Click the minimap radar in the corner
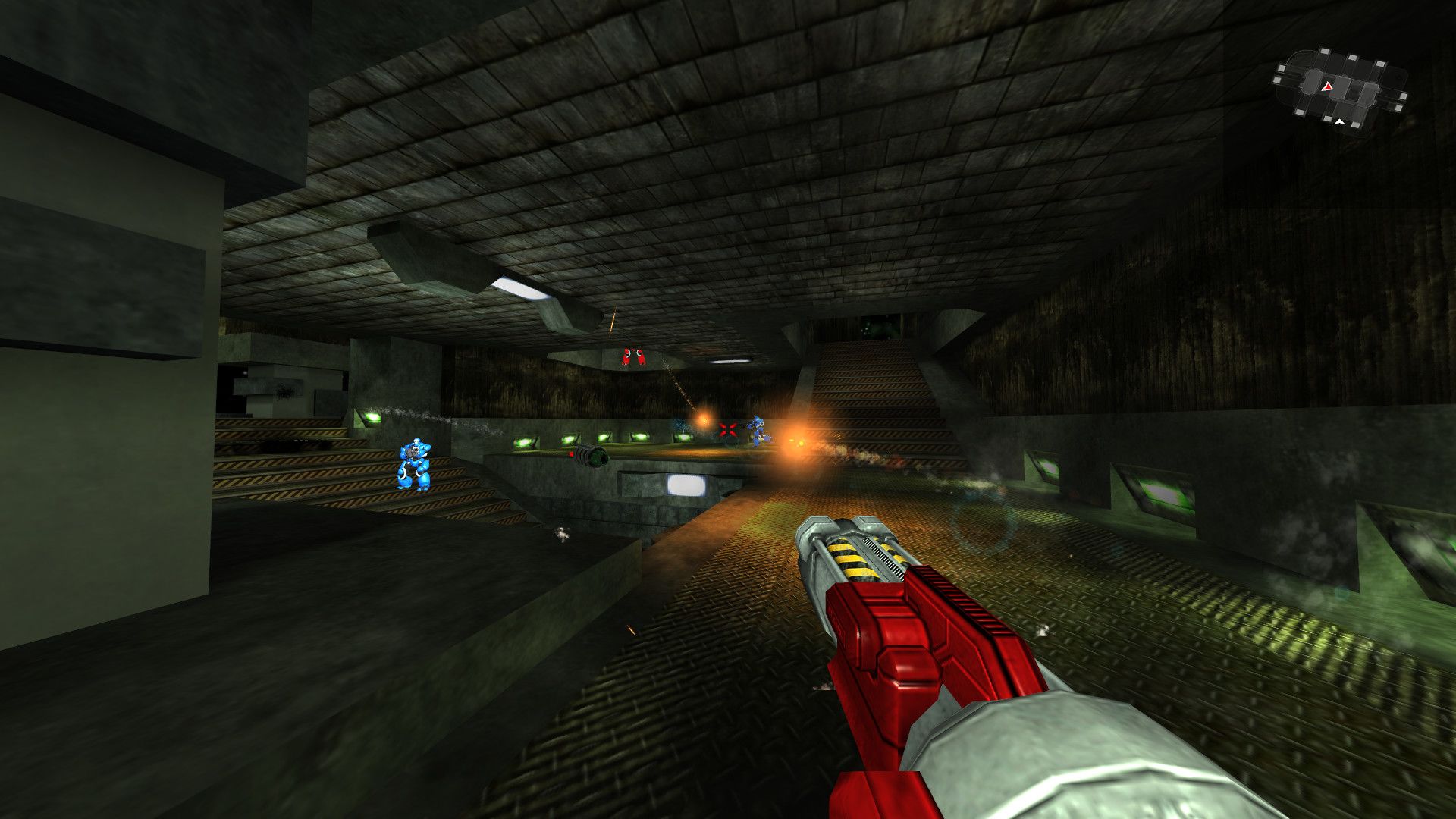 [x=1340, y=89]
